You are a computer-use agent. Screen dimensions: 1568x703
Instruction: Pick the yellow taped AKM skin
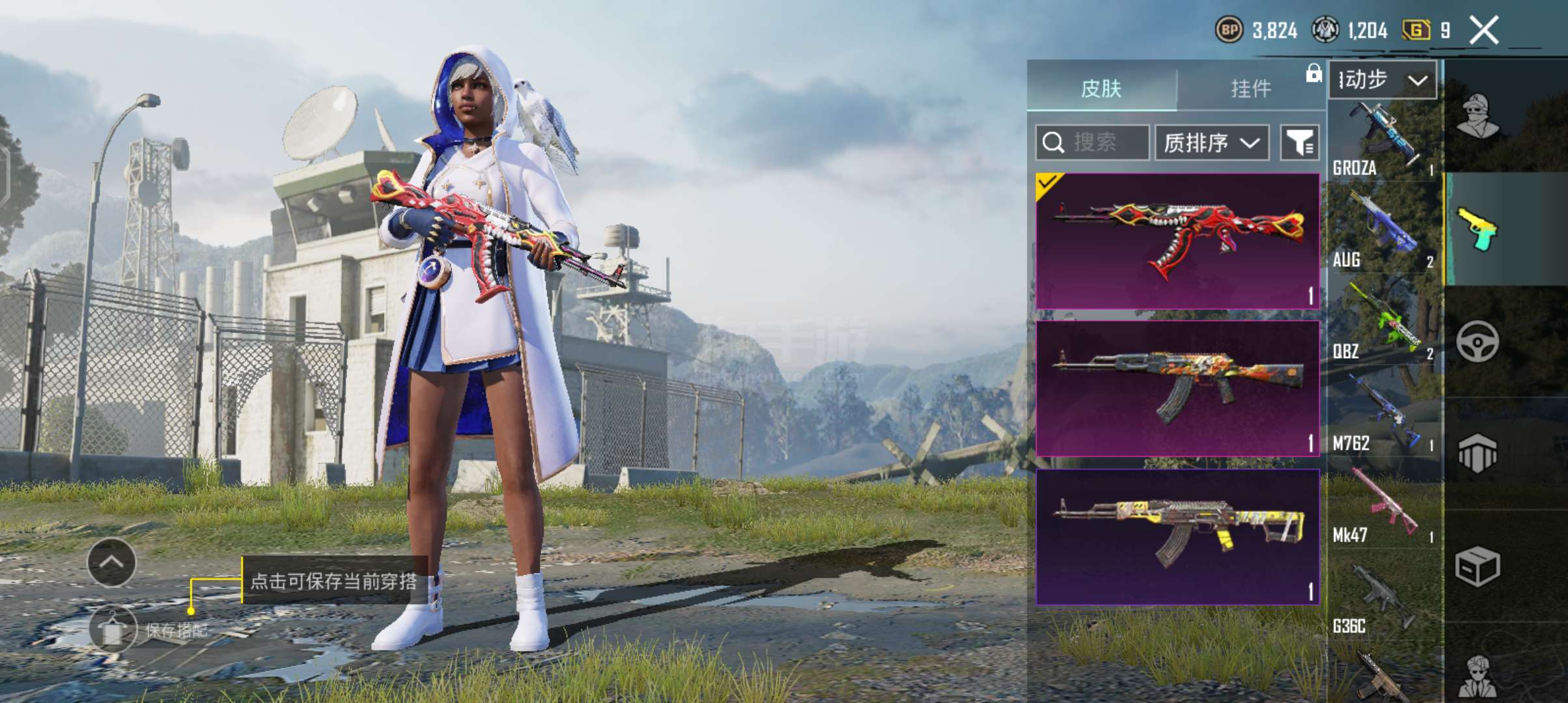pos(1177,537)
